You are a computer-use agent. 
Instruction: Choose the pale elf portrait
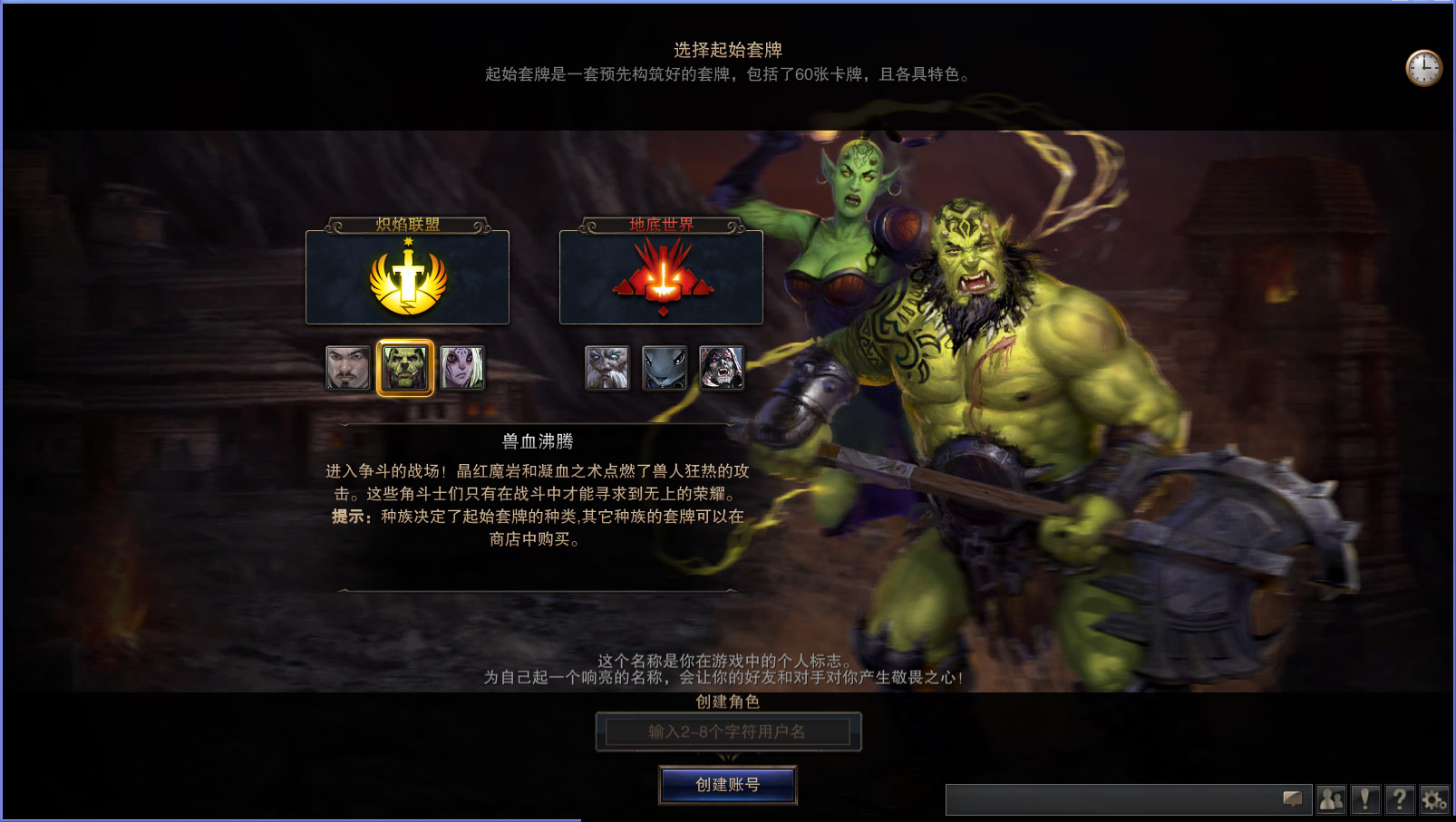[461, 368]
